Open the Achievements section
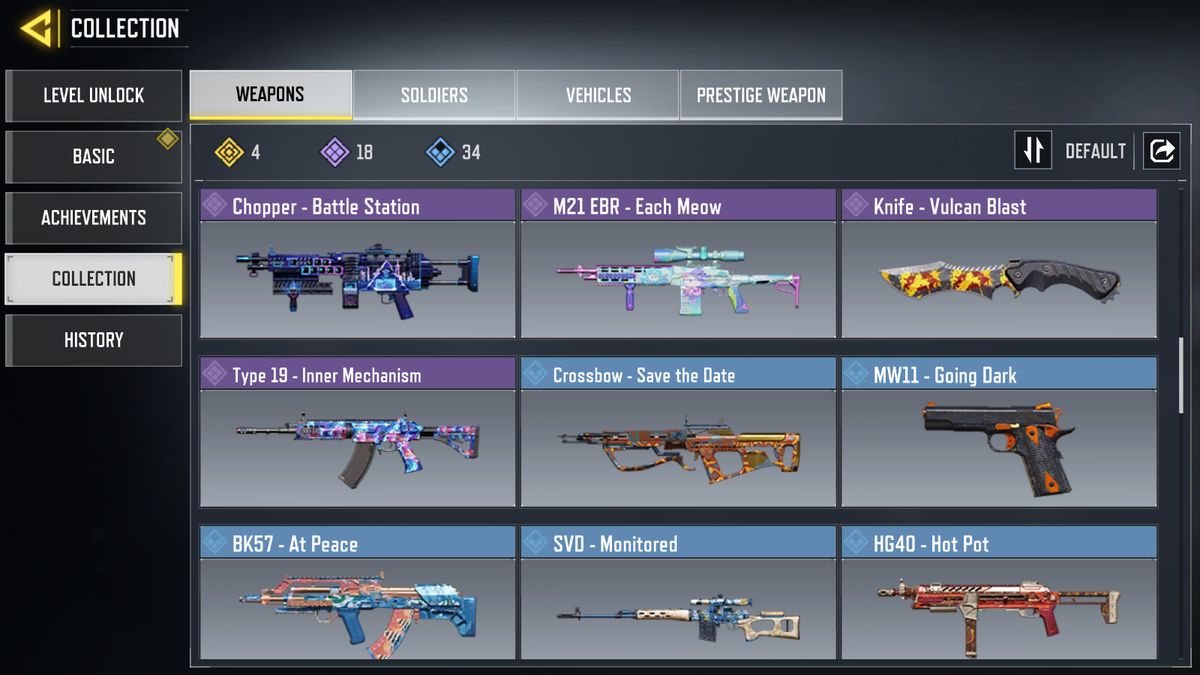 pos(93,218)
